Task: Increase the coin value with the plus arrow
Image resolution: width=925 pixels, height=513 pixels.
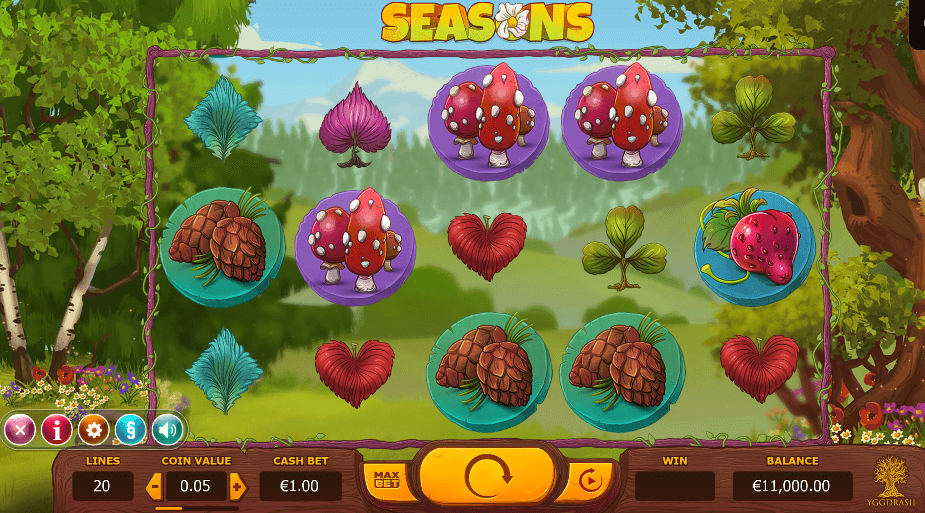Action: pos(238,487)
